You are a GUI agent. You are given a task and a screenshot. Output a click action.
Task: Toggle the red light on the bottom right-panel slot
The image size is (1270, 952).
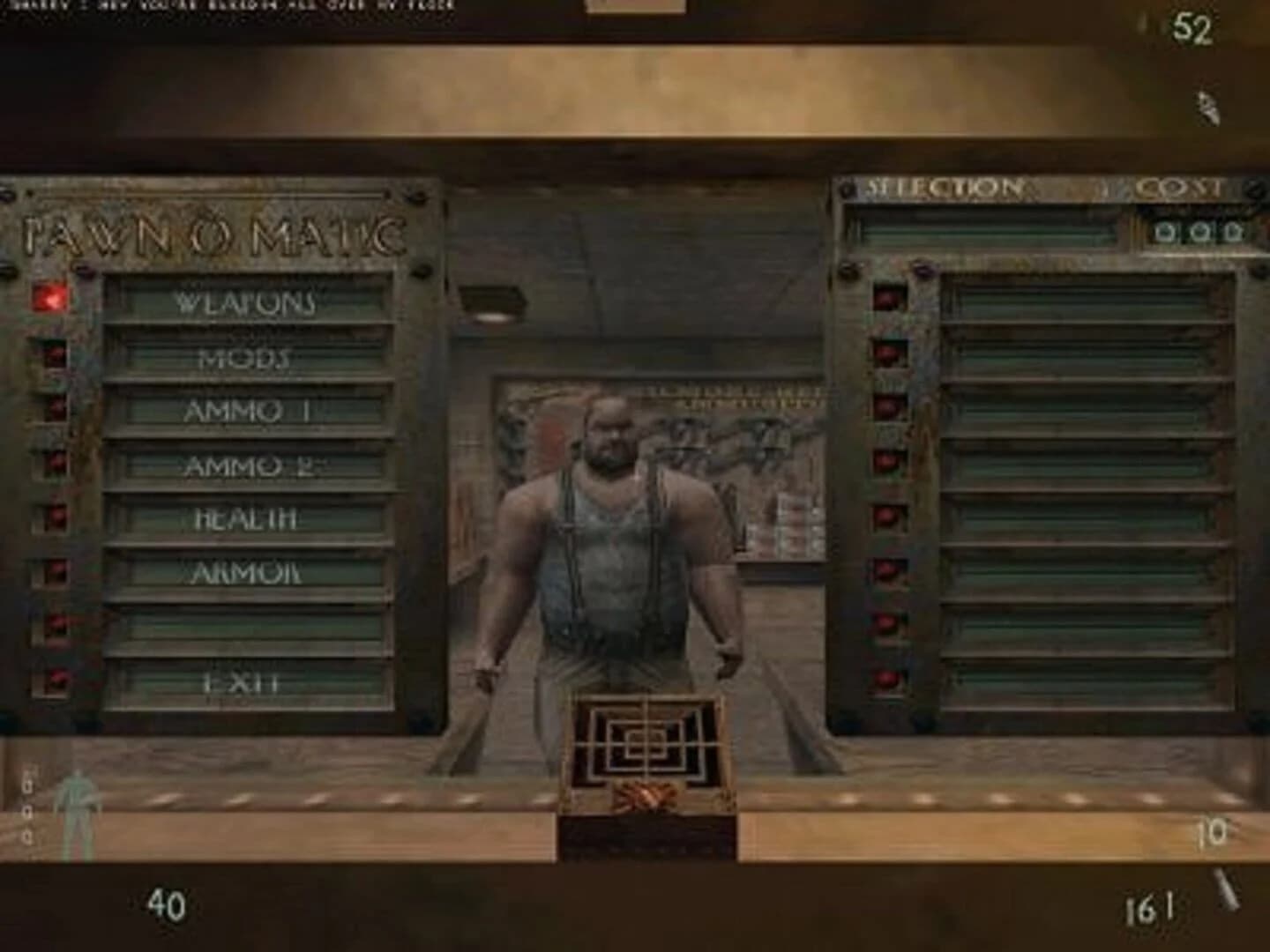(x=885, y=679)
